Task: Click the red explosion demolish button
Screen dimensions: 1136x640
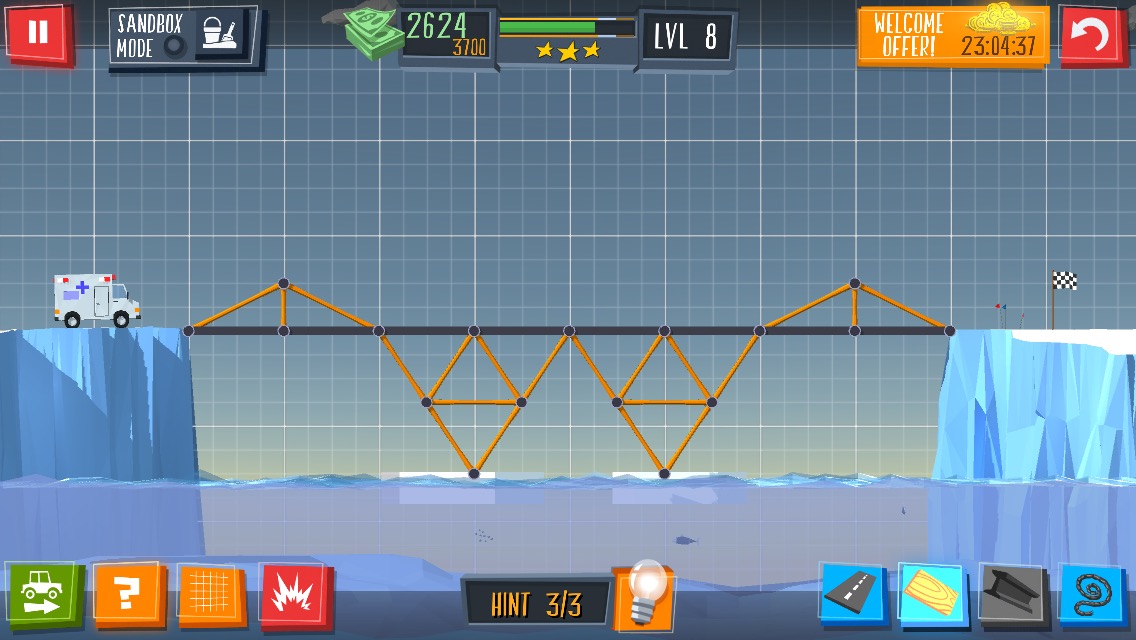Action: [294, 594]
